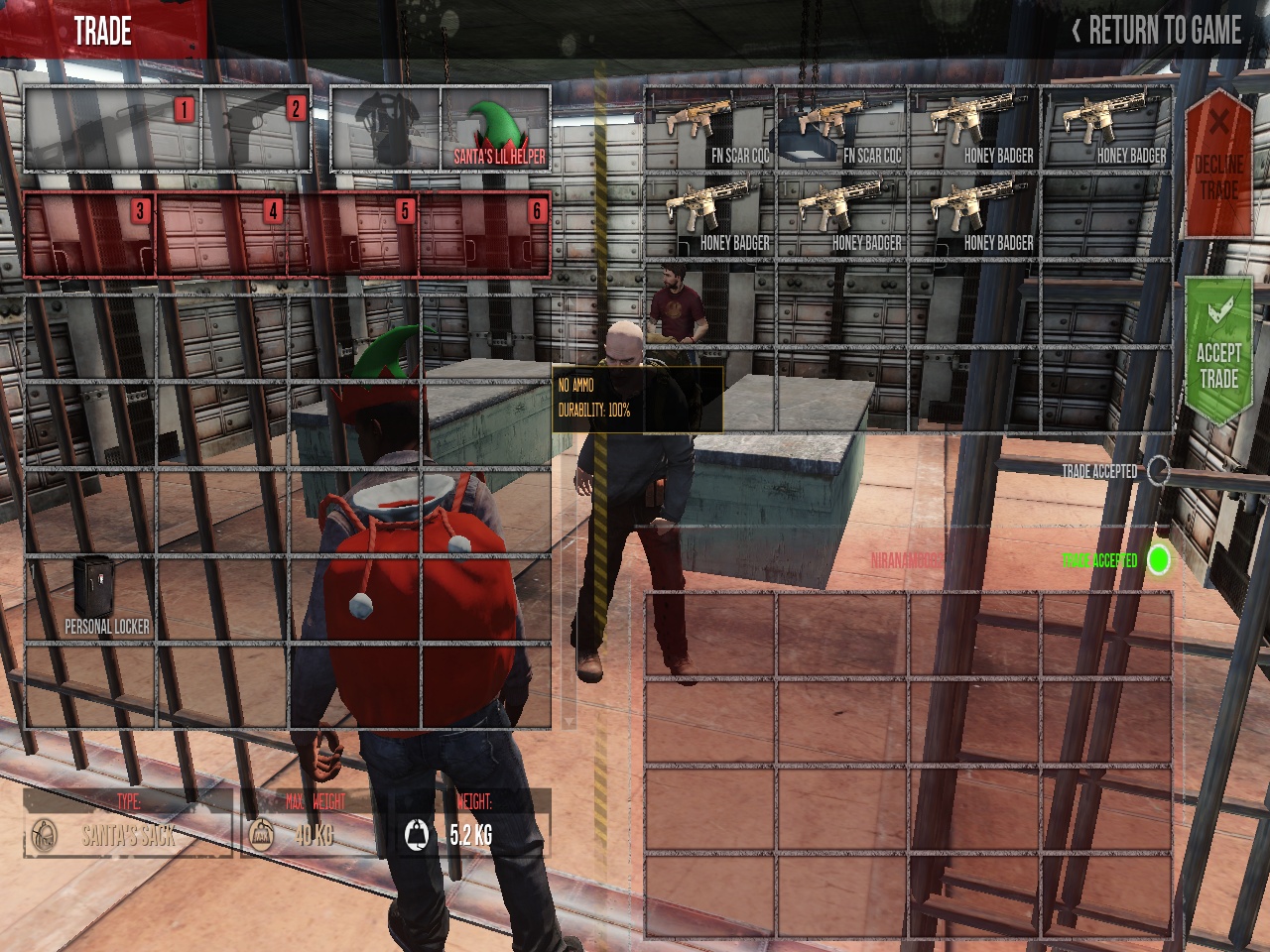Viewport: 1270px width, 952px height.
Task: Decline the trade offer
Action: (x=1218, y=164)
